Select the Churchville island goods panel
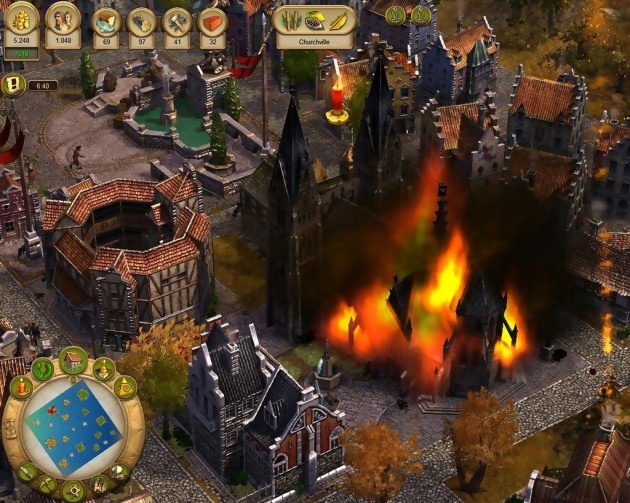 [314, 26]
